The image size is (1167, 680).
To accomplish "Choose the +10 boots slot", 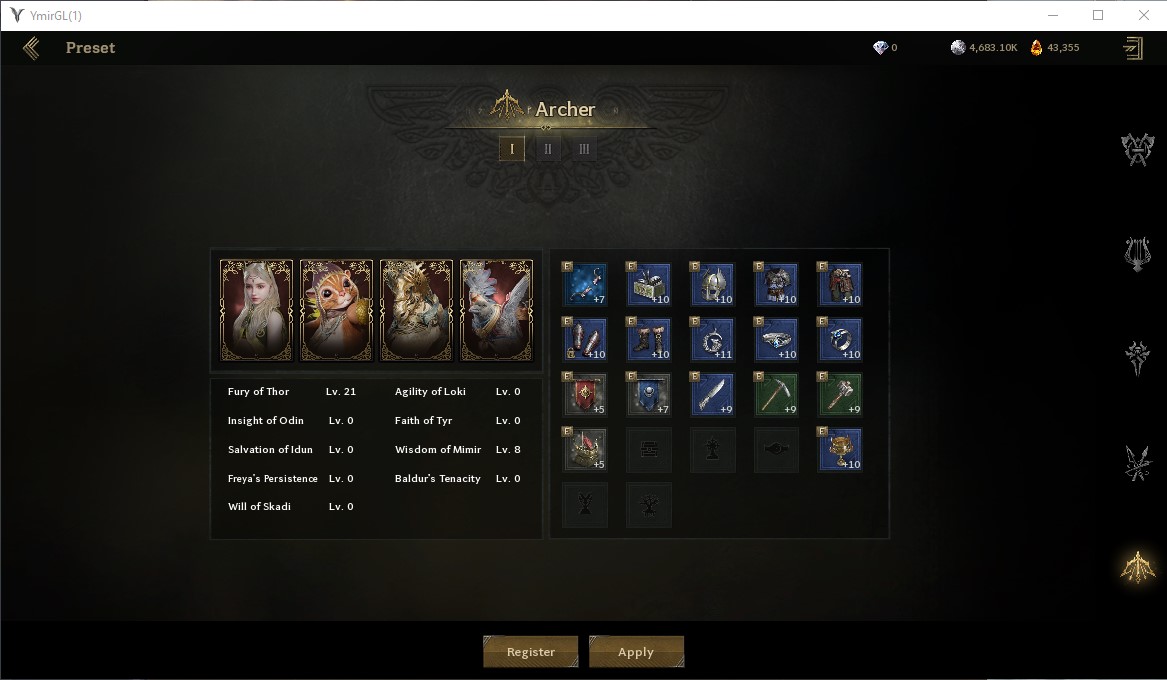I will tap(649, 340).
